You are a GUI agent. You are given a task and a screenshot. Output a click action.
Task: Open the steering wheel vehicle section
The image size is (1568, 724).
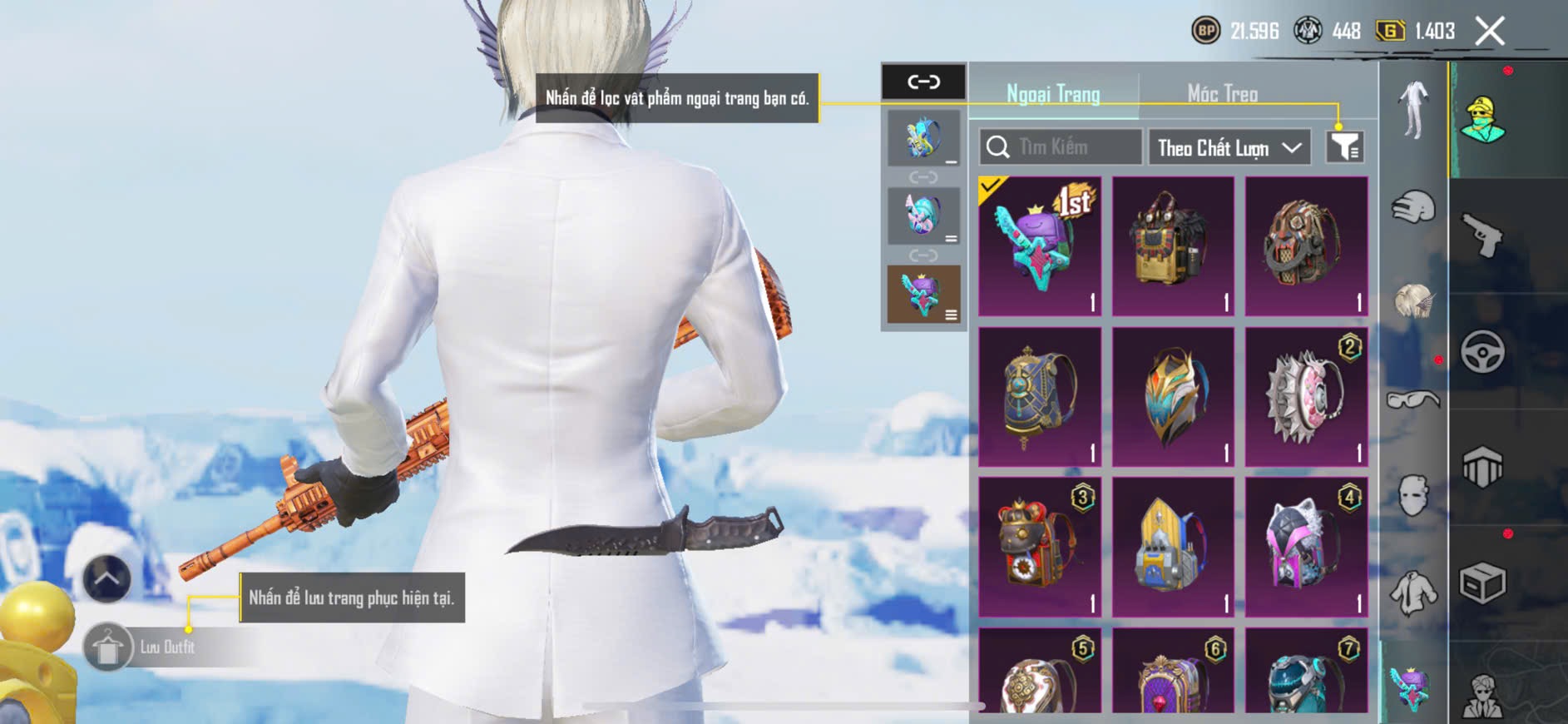point(1482,352)
